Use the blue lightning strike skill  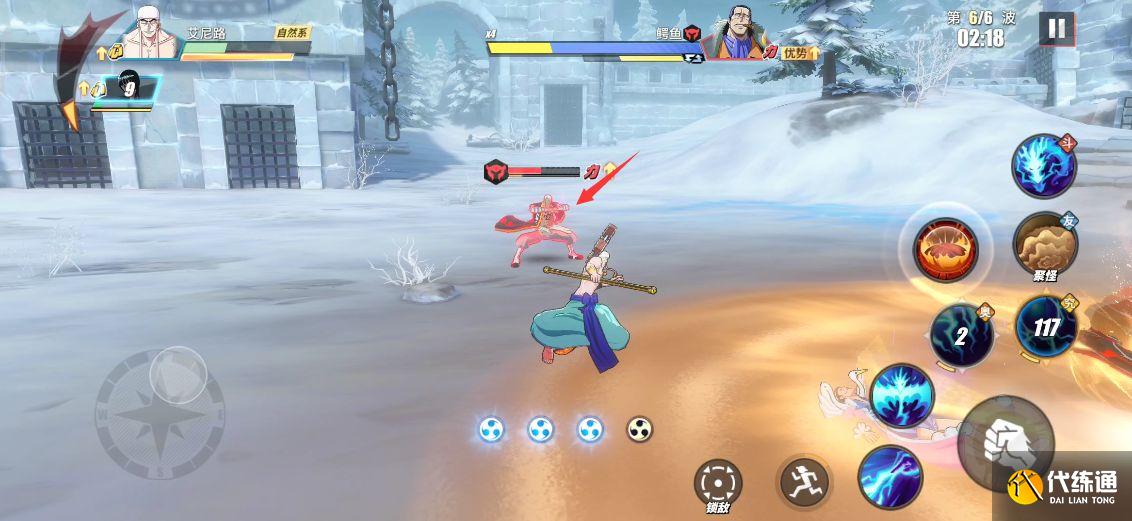(x=890, y=475)
